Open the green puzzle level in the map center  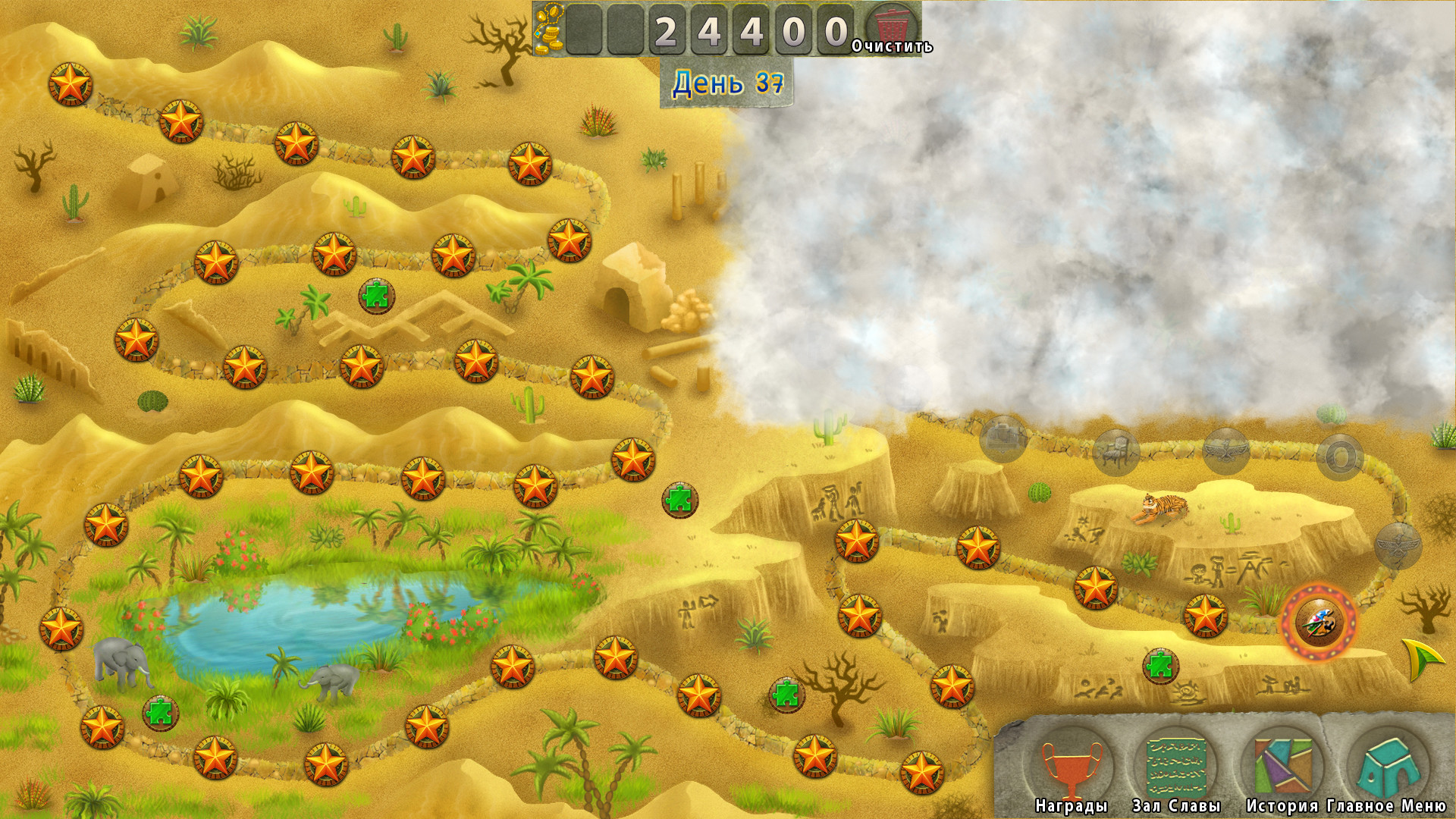[x=679, y=500]
